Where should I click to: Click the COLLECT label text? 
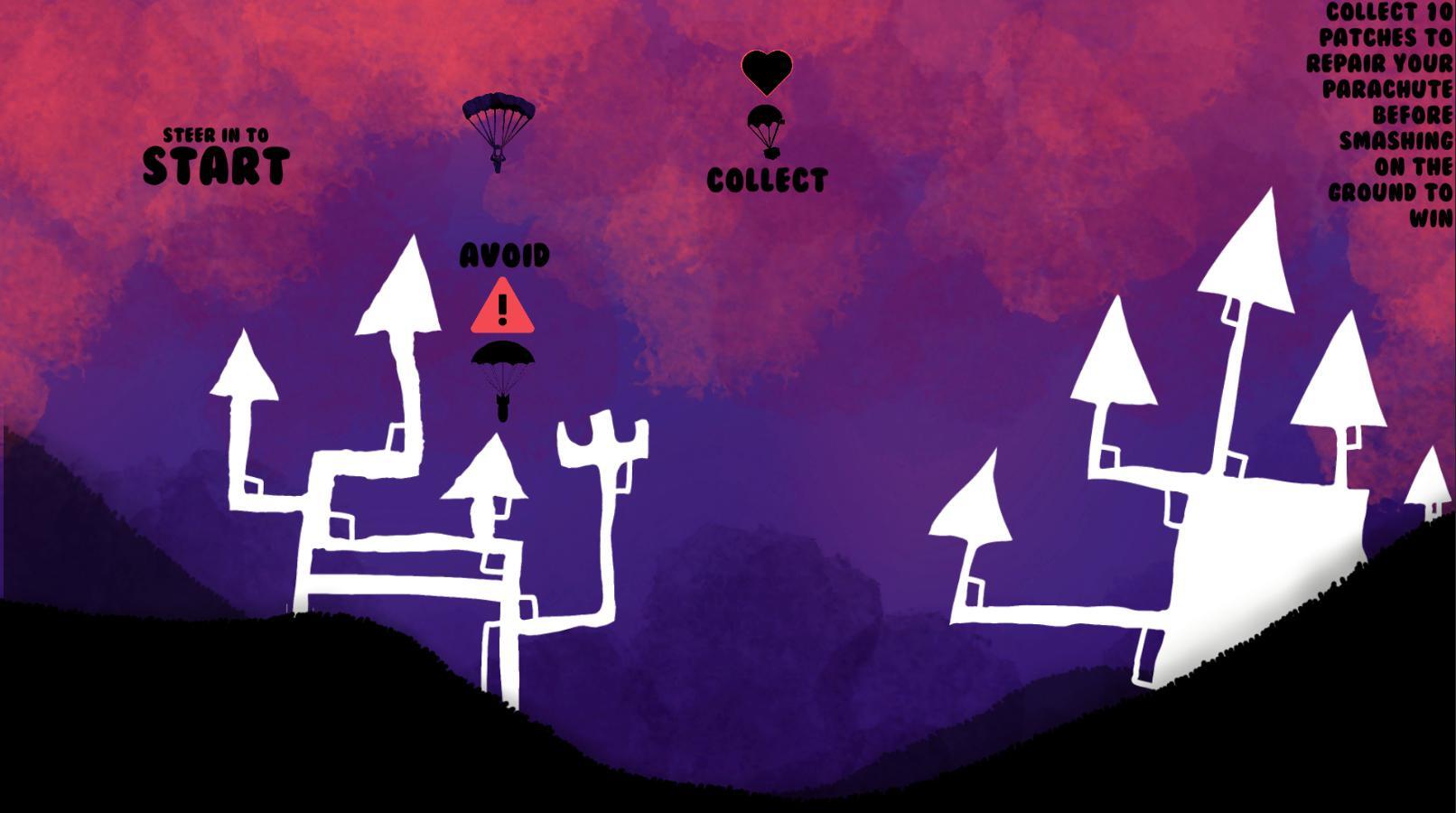[x=766, y=178]
